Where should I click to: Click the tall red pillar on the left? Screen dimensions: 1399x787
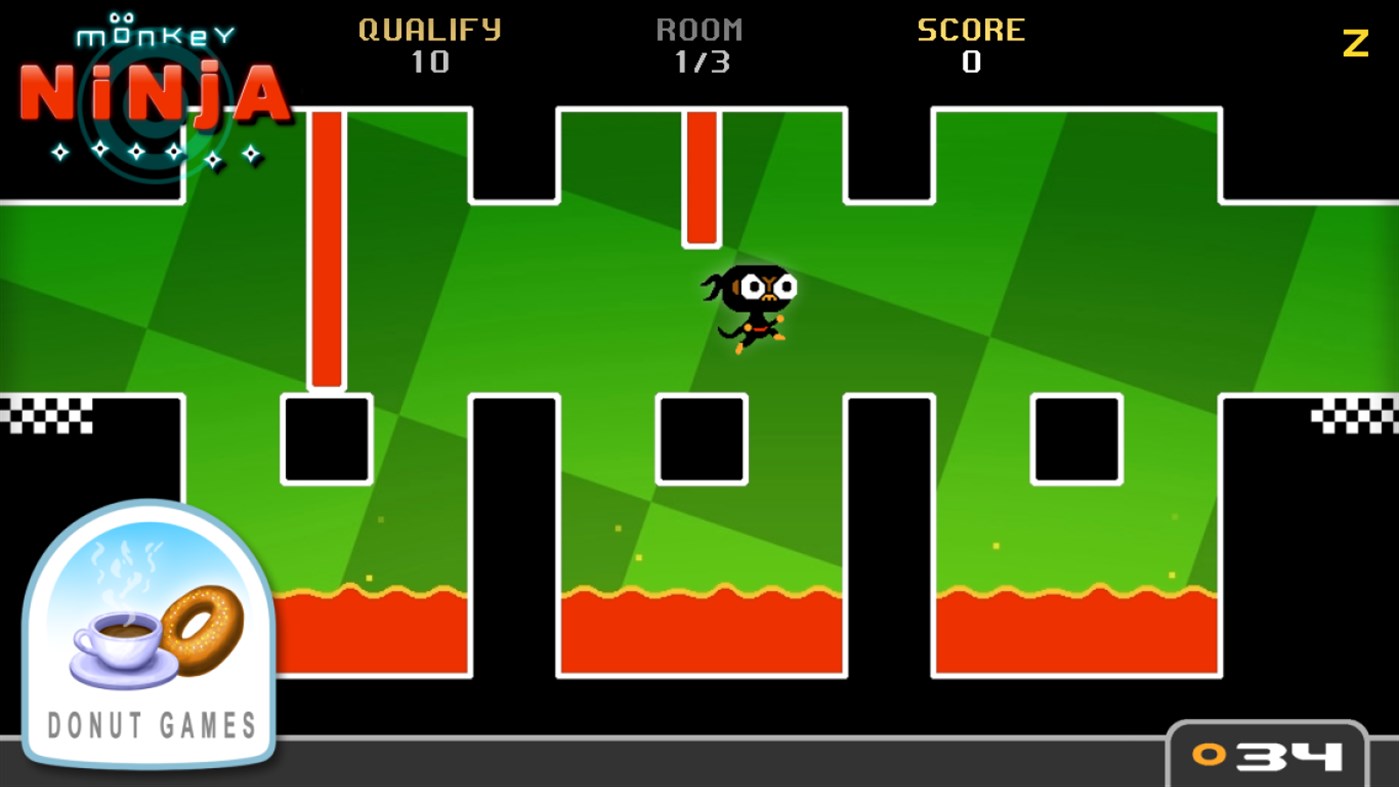pos(326,247)
